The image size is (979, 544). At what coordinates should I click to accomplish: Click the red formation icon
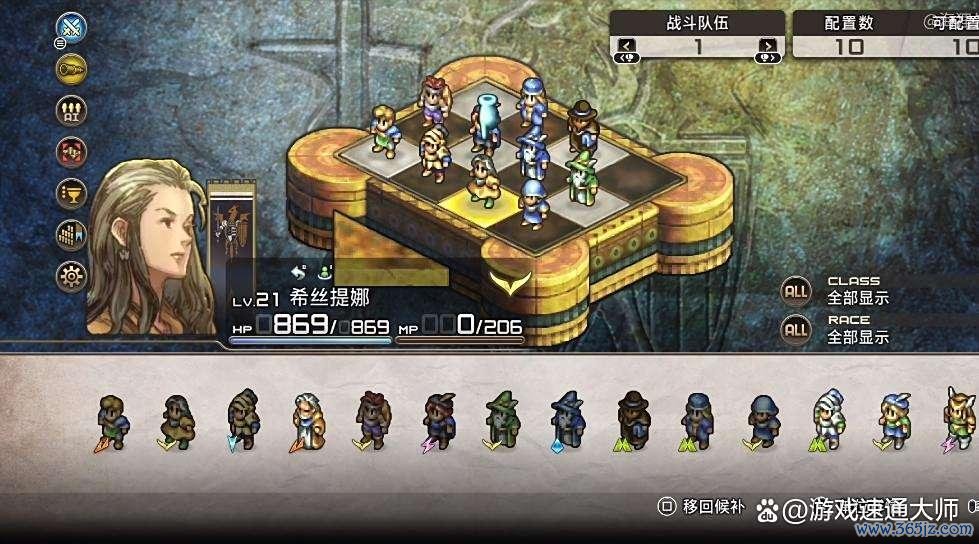71,151
